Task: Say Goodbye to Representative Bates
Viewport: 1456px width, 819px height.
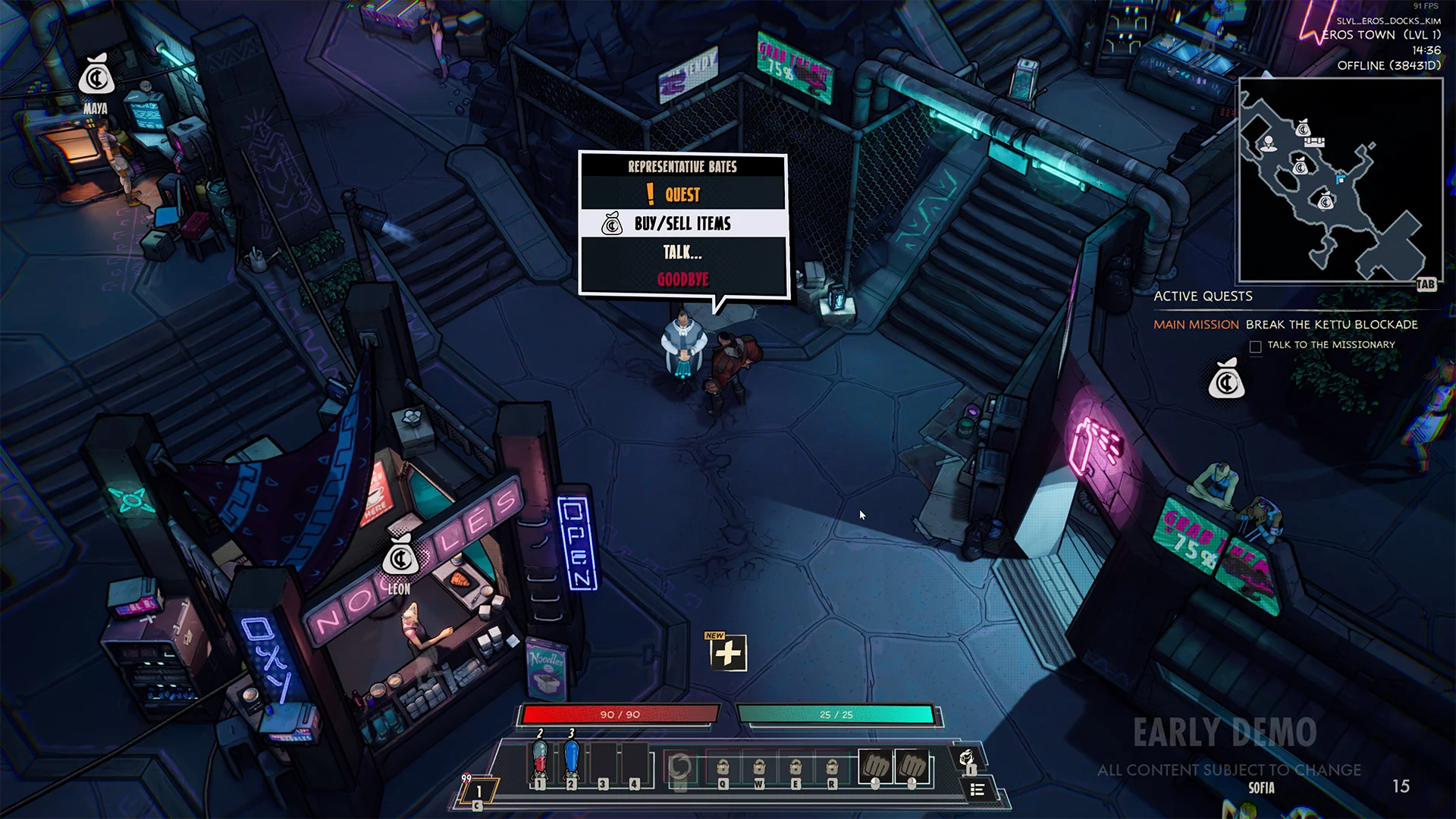Action: click(x=682, y=280)
